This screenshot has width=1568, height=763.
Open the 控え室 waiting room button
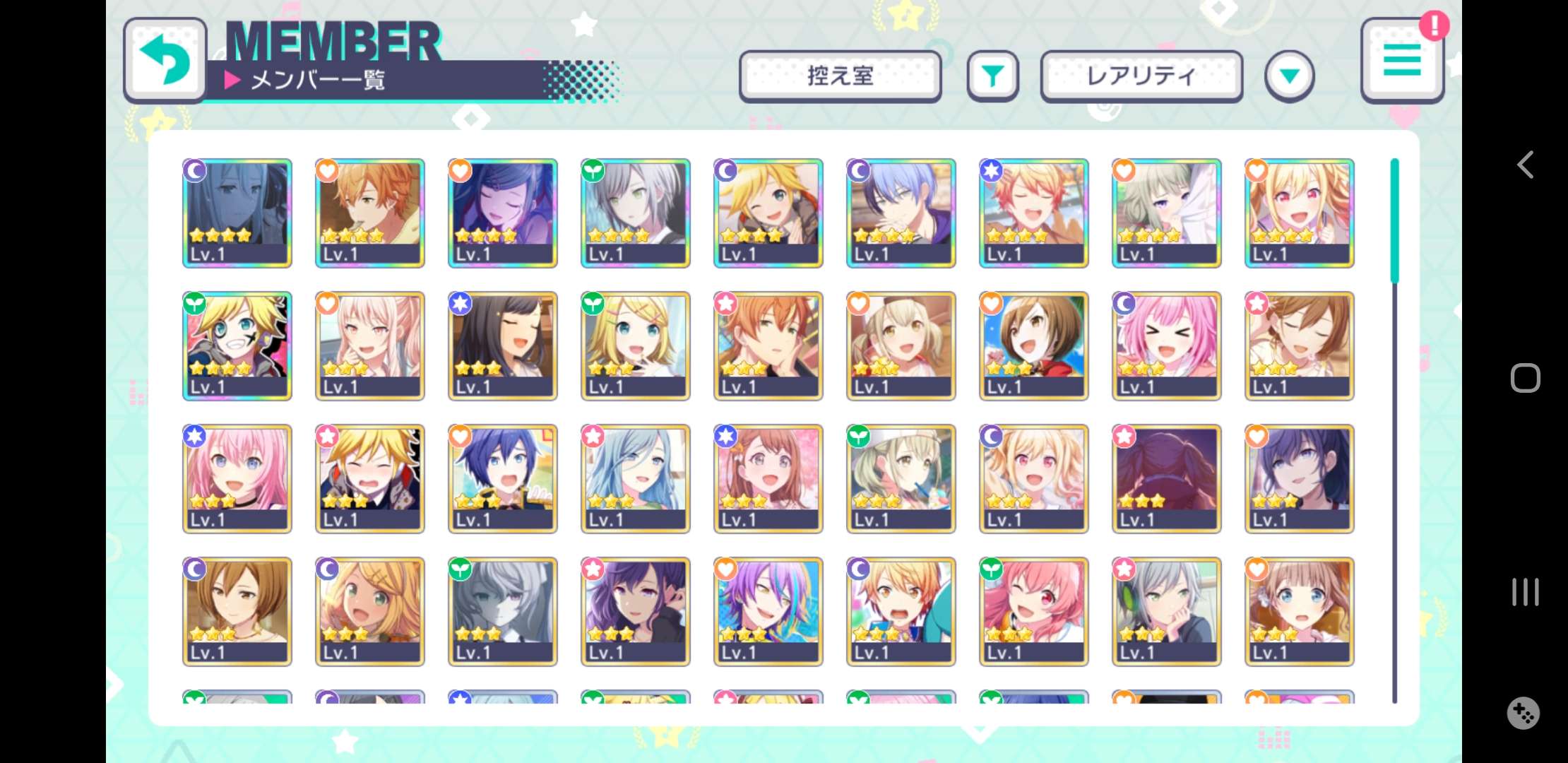pos(840,76)
